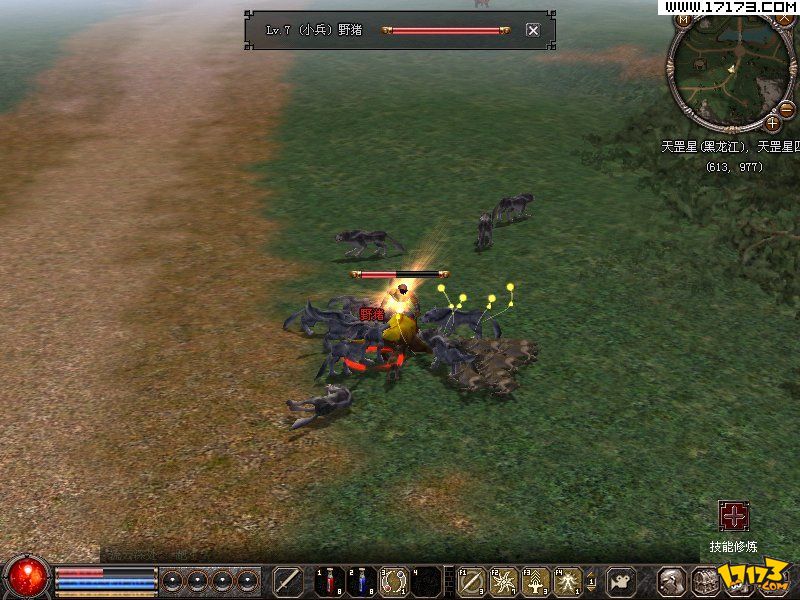The width and height of the screenshot is (800, 600).
Task: Open the character helmet portrait menu
Action: [674, 581]
